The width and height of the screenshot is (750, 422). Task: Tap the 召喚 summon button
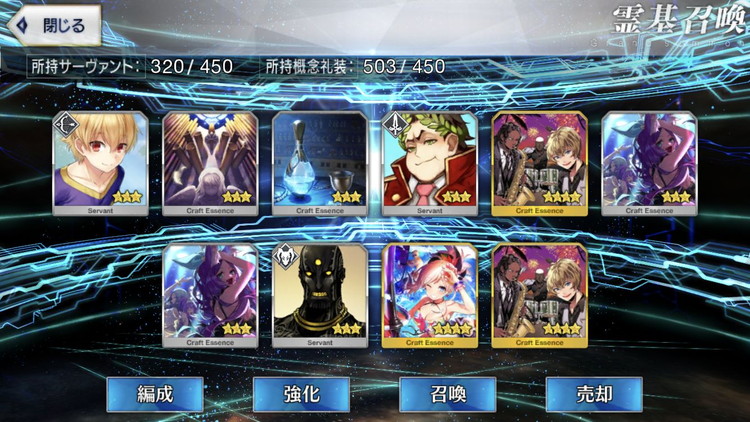[447, 393]
